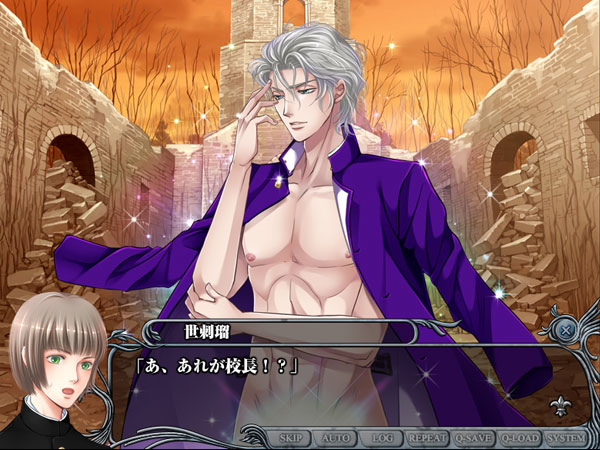600x450 pixels.
Task: Enable AUTO text advance
Action: pos(335,437)
